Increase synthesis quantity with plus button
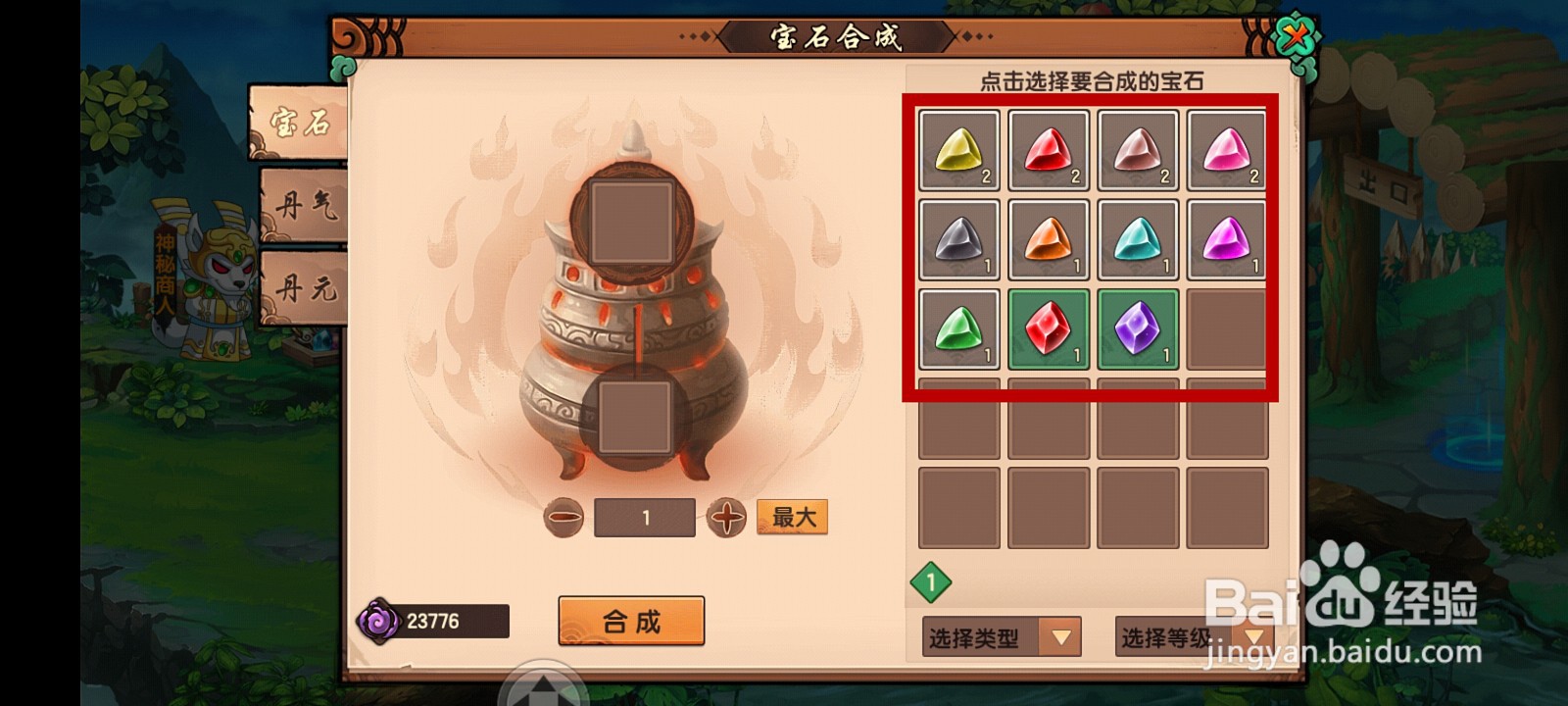This screenshot has height=706, width=1568. coord(726,518)
